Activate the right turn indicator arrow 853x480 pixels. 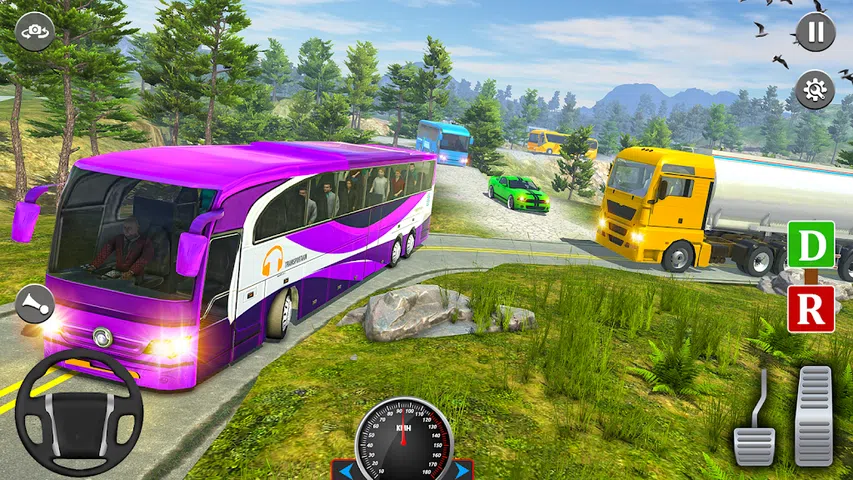(x=462, y=469)
